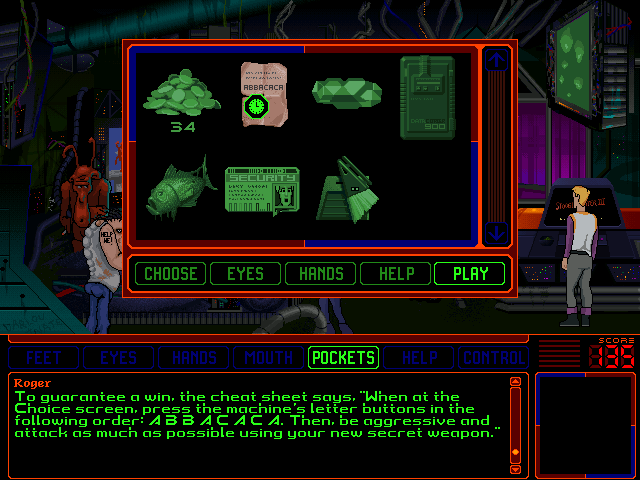Open the POCKETS inventory
The width and height of the screenshot is (640, 480).
coord(343,357)
